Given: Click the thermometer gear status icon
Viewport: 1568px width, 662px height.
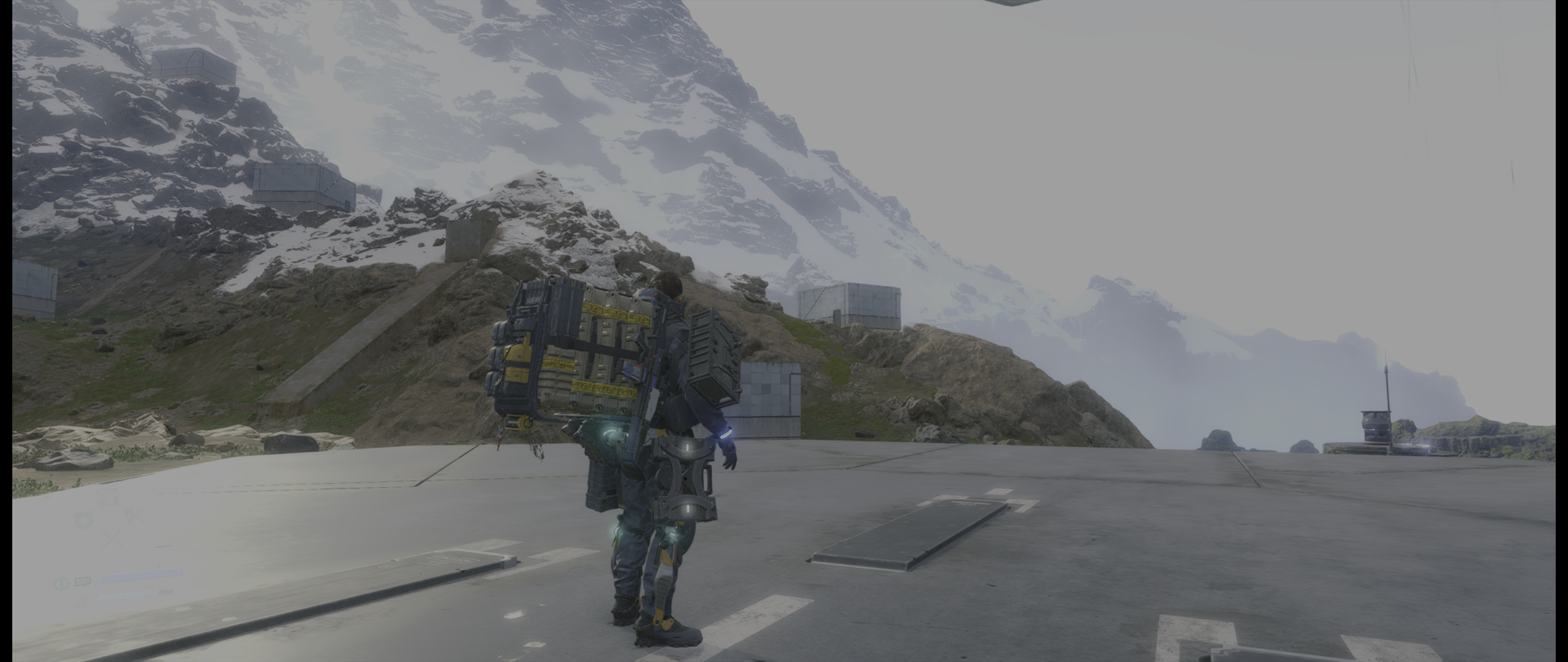Looking at the screenshot, I should tap(61, 583).
